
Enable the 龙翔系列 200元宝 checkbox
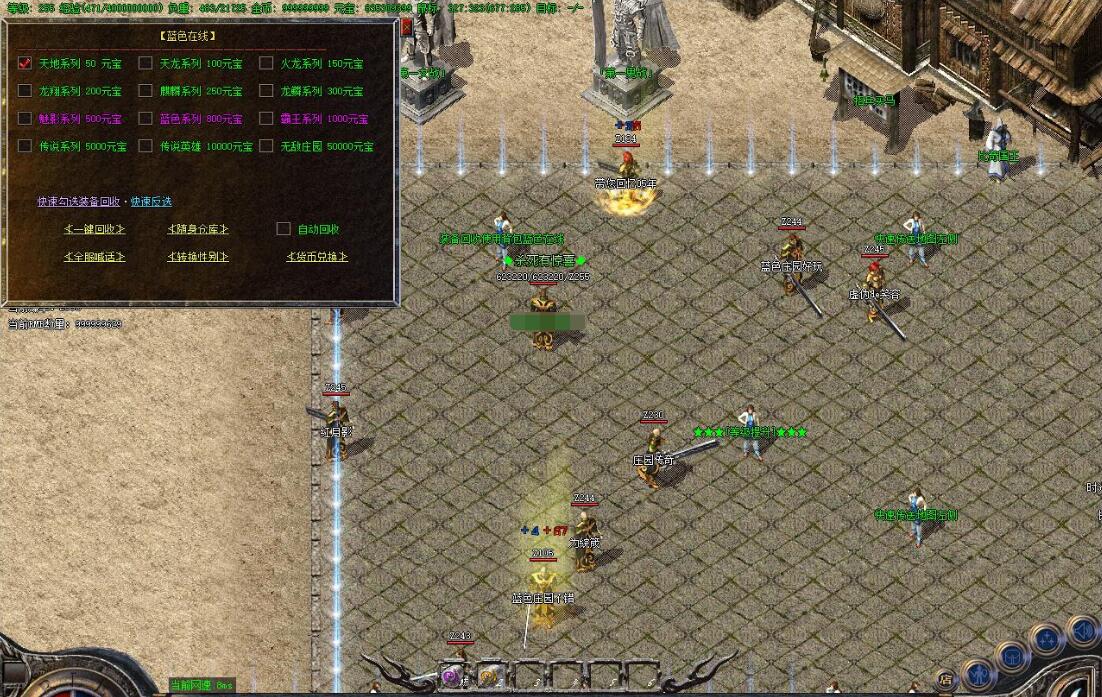tap(25, 91)
